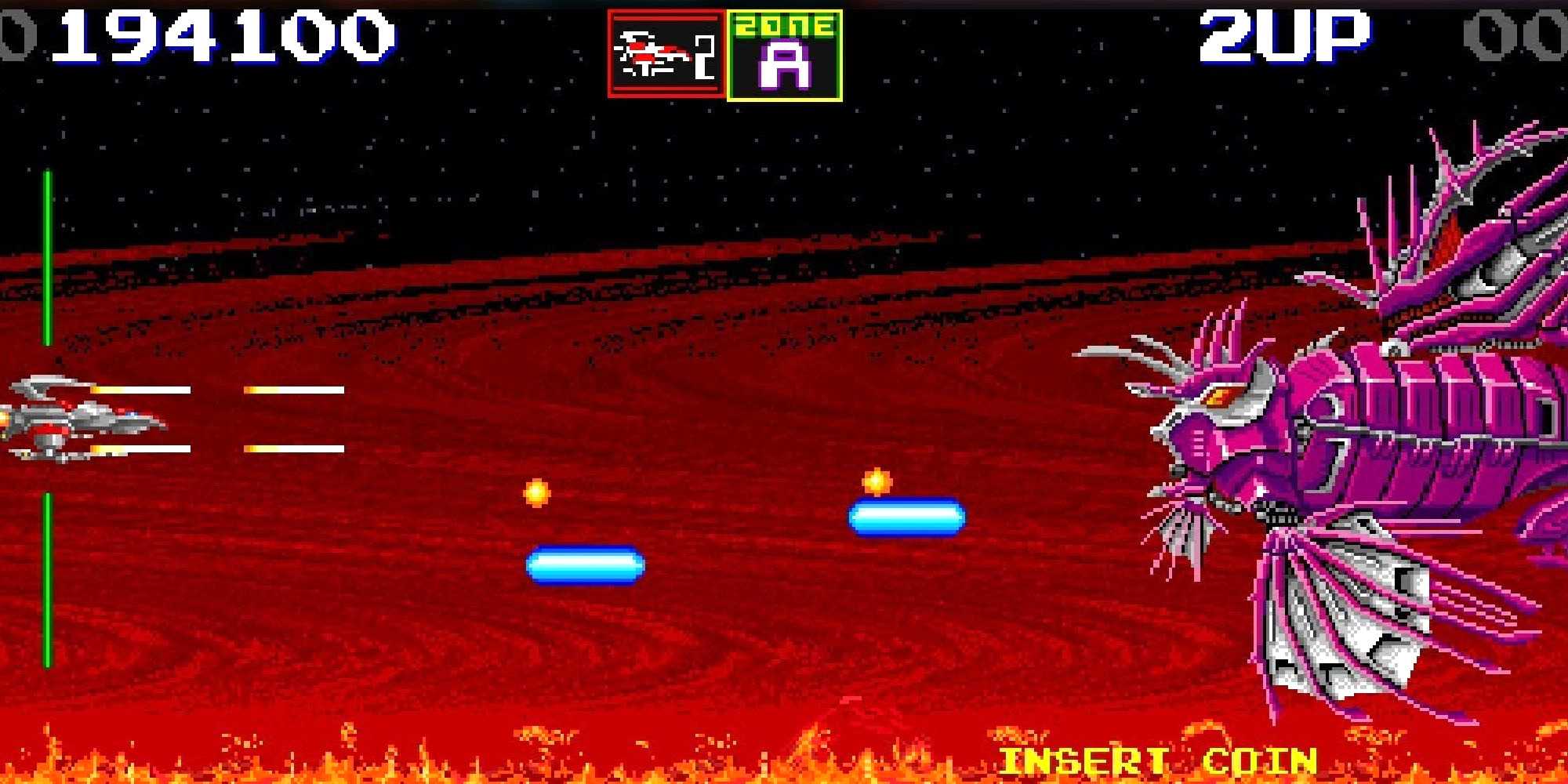Viewport: 1568px width, 784px height.
Task: Click the remaining ships lives icon
Action: tap(666, 55)
